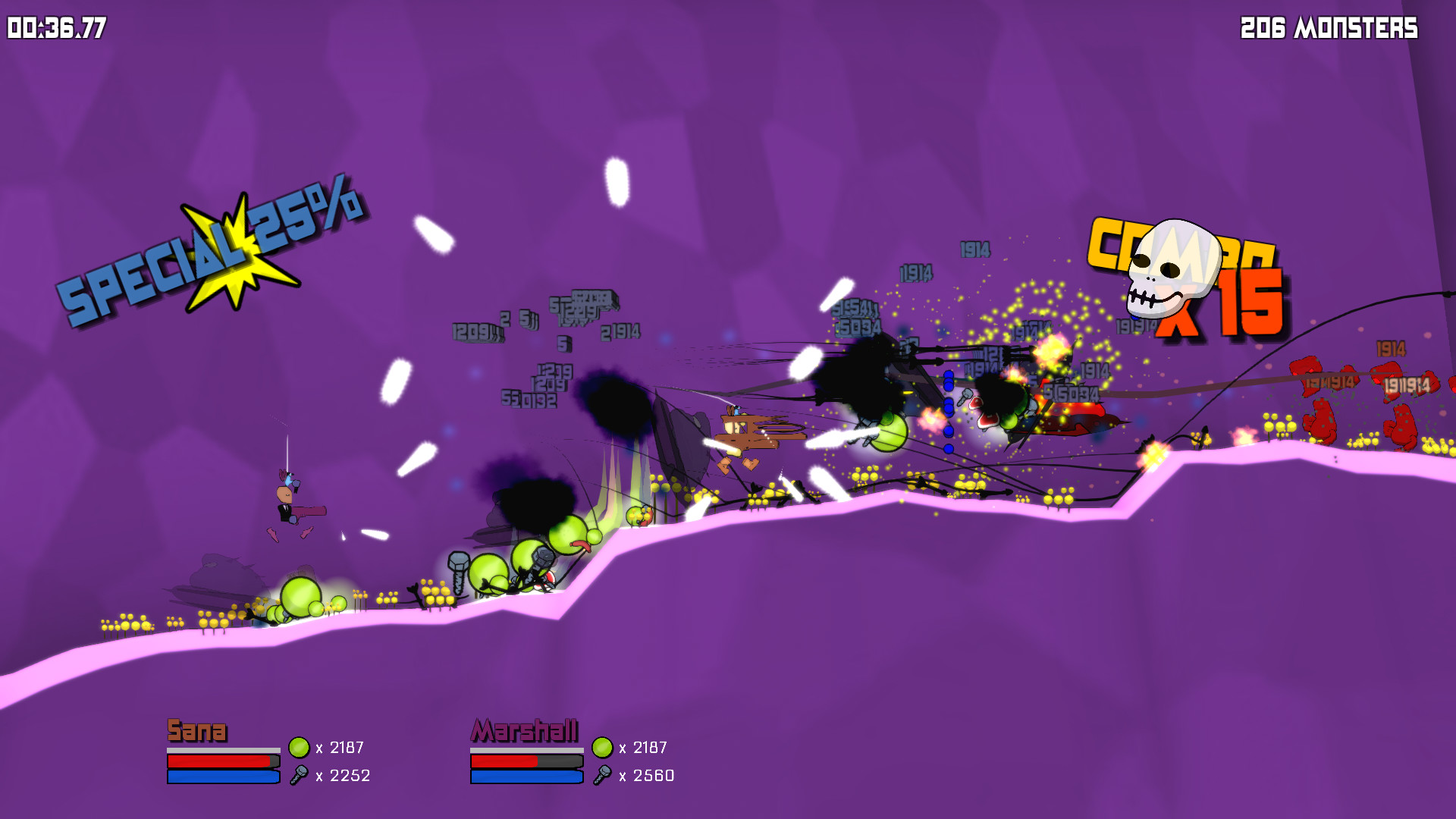Image resolution: width=1456 pixels, height=819 pixels.
Task: Click the screw icon beside Marshall's x 2560
Action: coord(603,776)
